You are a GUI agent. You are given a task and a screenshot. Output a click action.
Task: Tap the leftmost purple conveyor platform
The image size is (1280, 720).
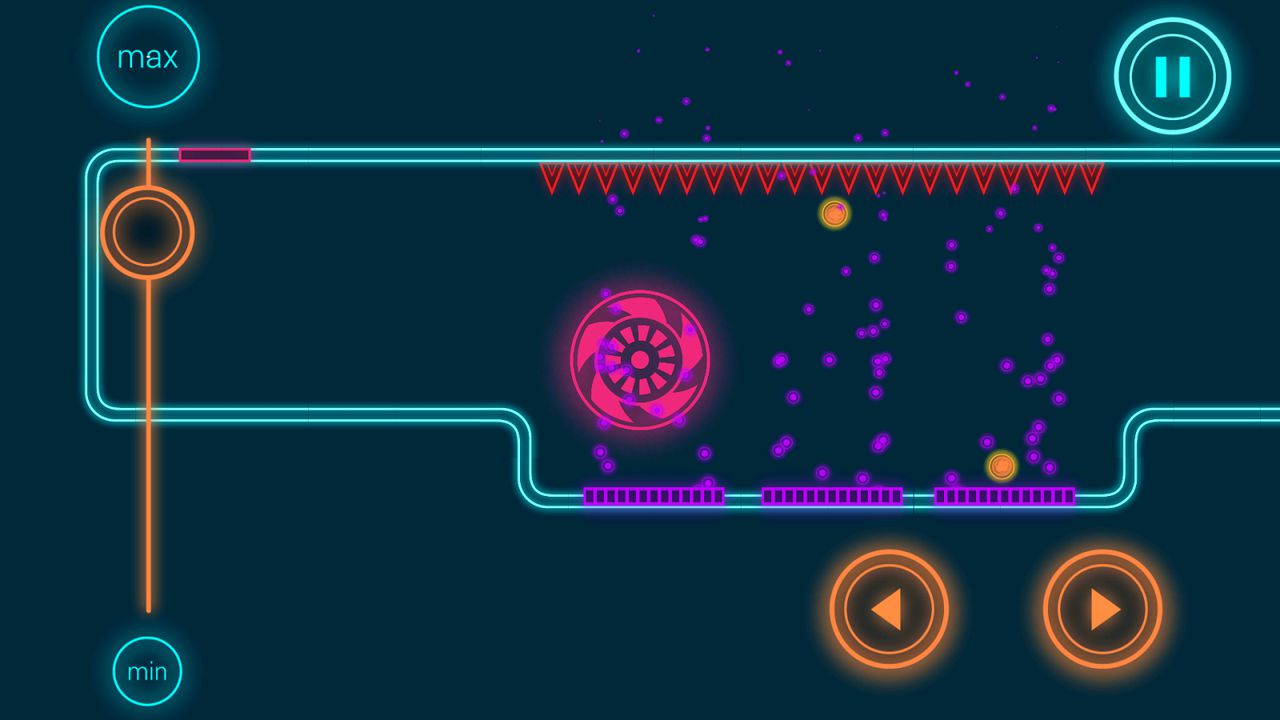pyautogui.click(x=655, y=494)
